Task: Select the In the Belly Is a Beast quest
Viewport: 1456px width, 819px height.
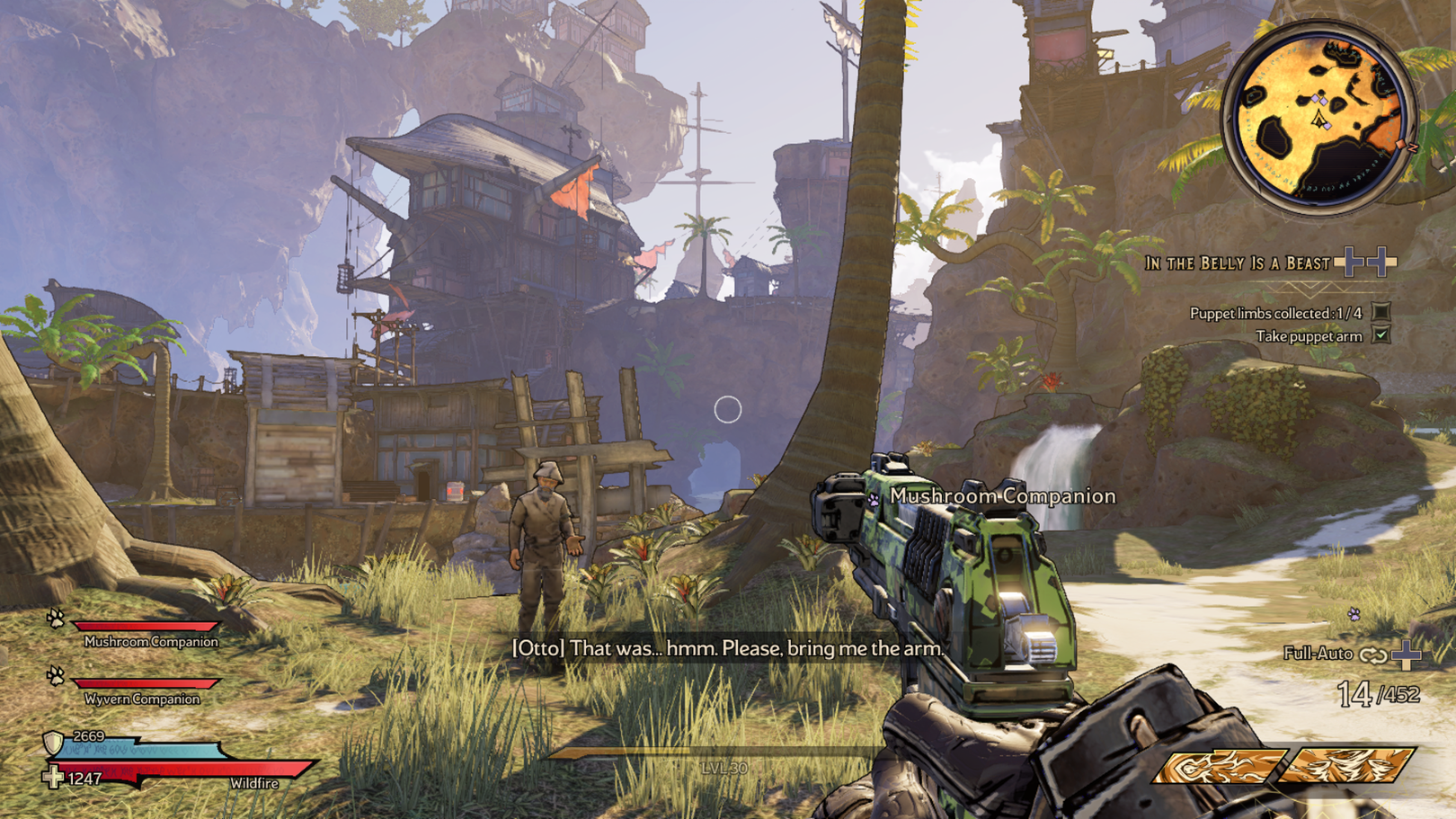Action: coord(1237,263)
